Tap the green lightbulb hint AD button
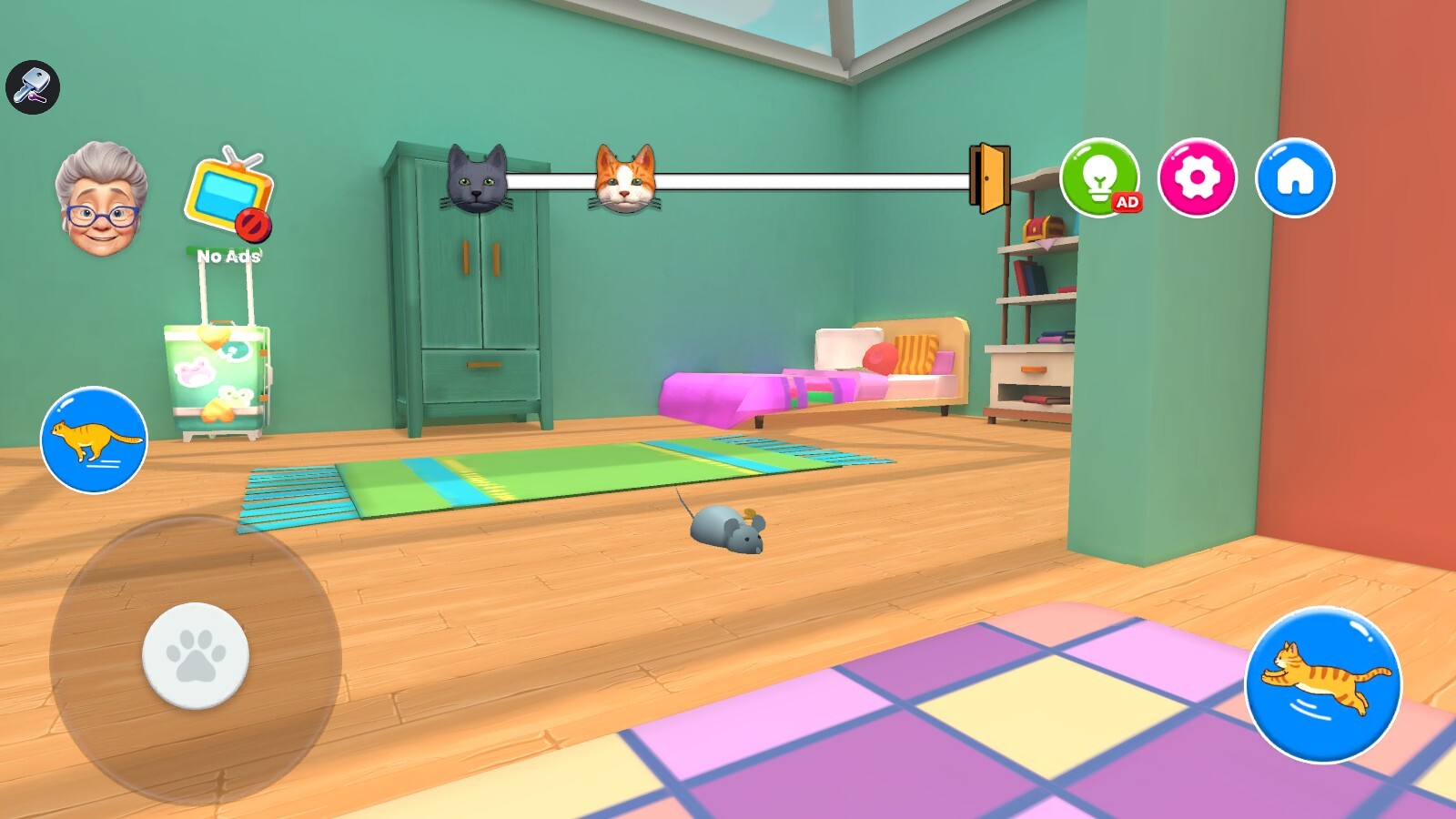Image resolution: width=1456 pixels, height=819 pixels. point(1099,177)
